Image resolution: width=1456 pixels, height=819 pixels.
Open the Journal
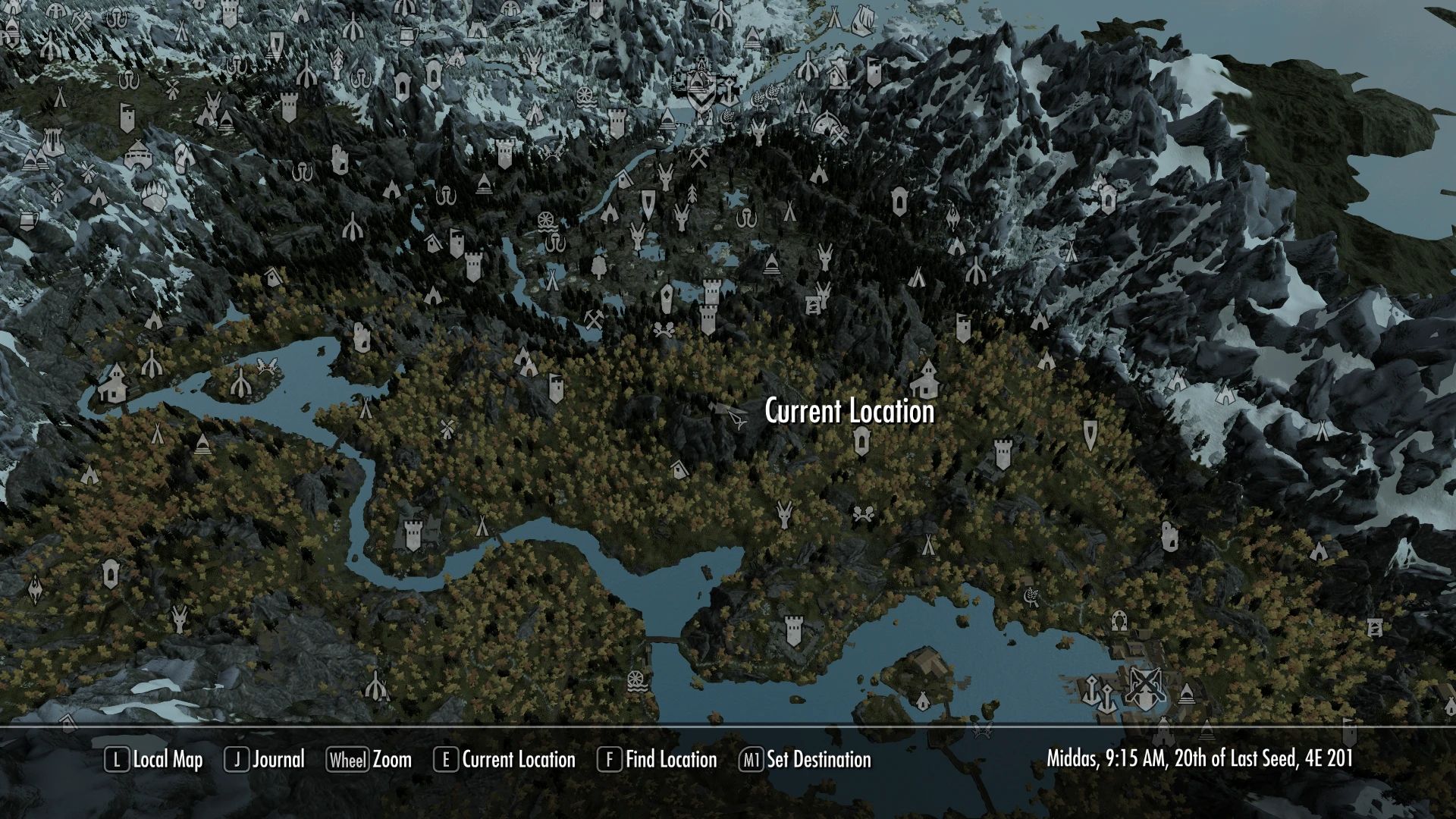[275, 760]
